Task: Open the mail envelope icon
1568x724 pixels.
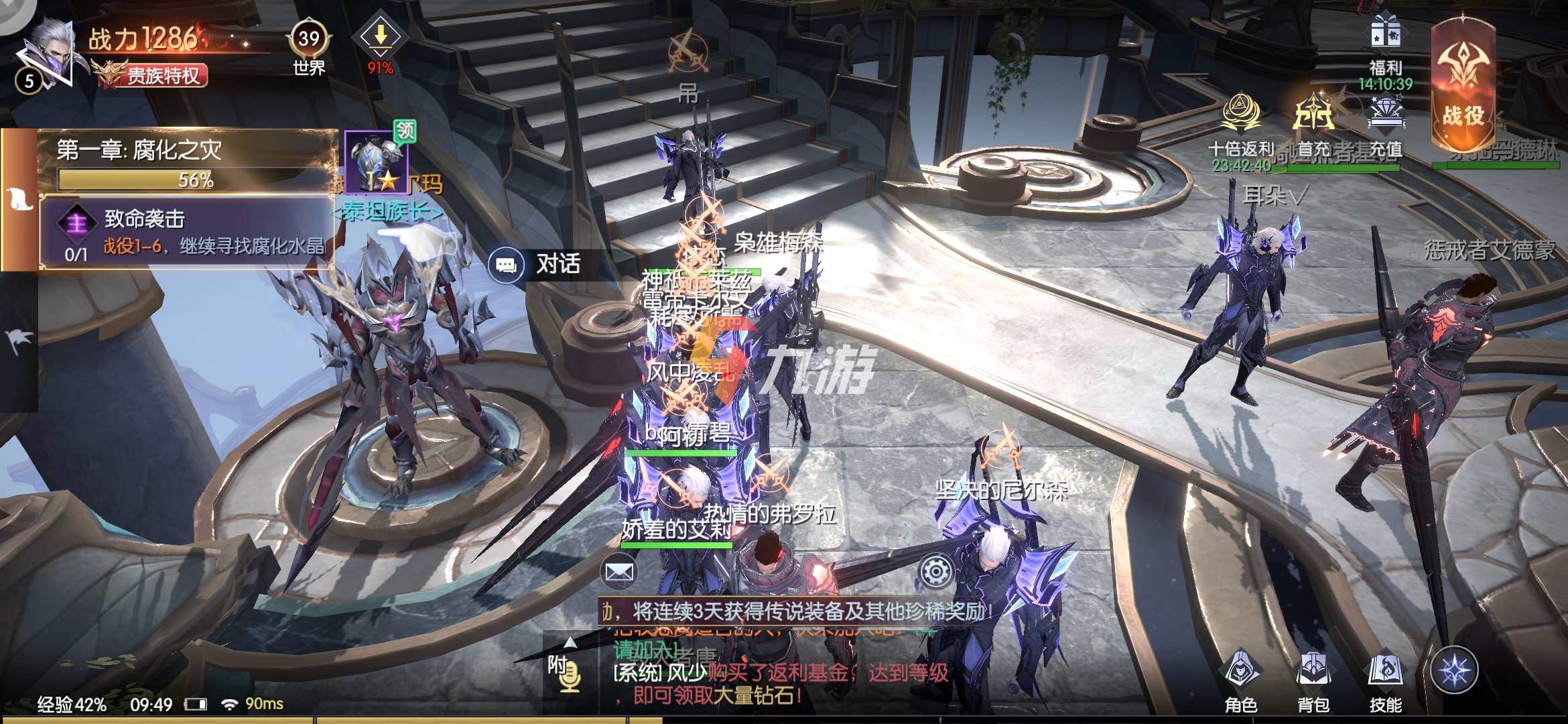Action: tap(619, 572)
